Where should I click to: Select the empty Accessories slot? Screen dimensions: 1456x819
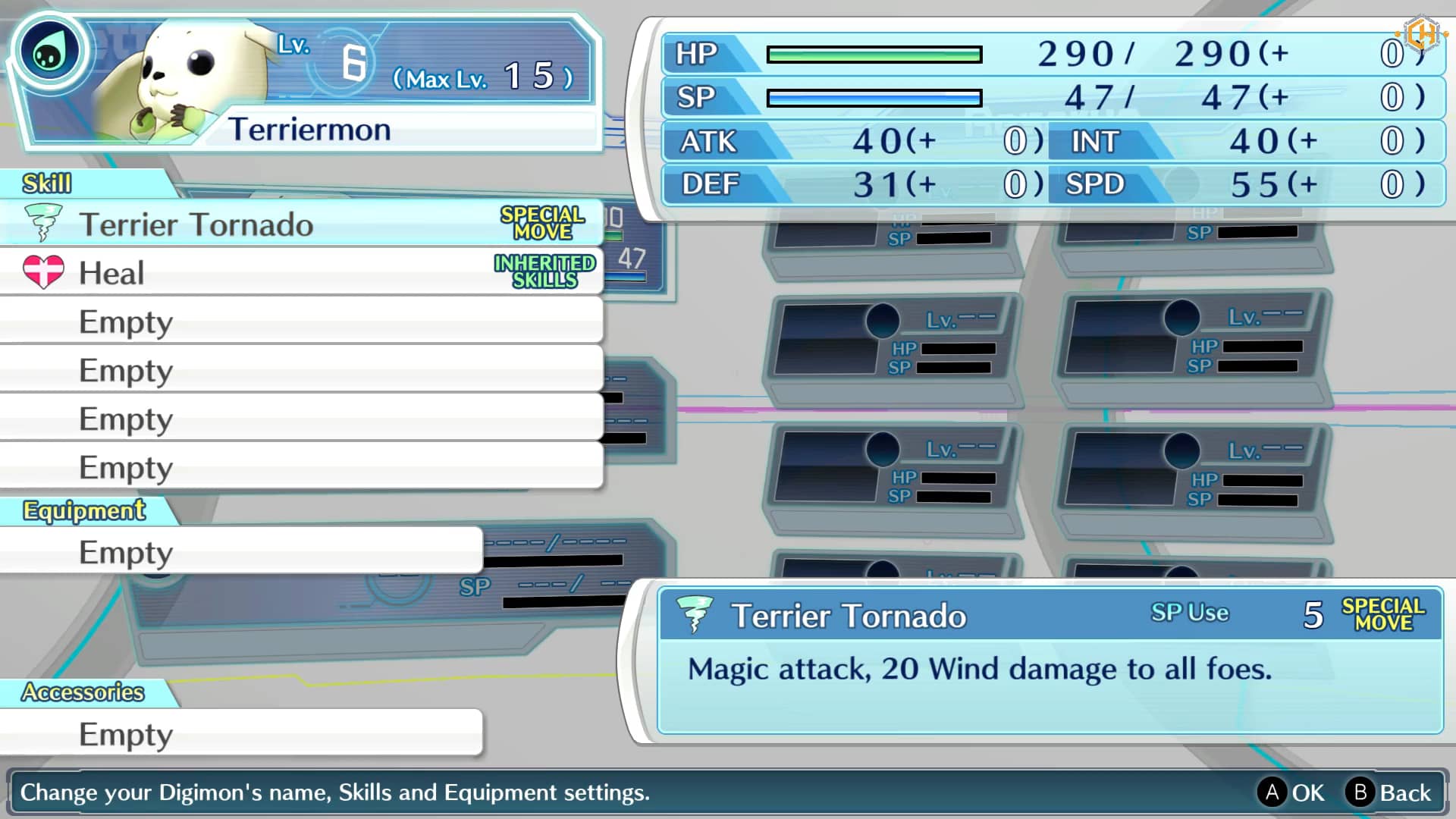click(x=241, y=733)
